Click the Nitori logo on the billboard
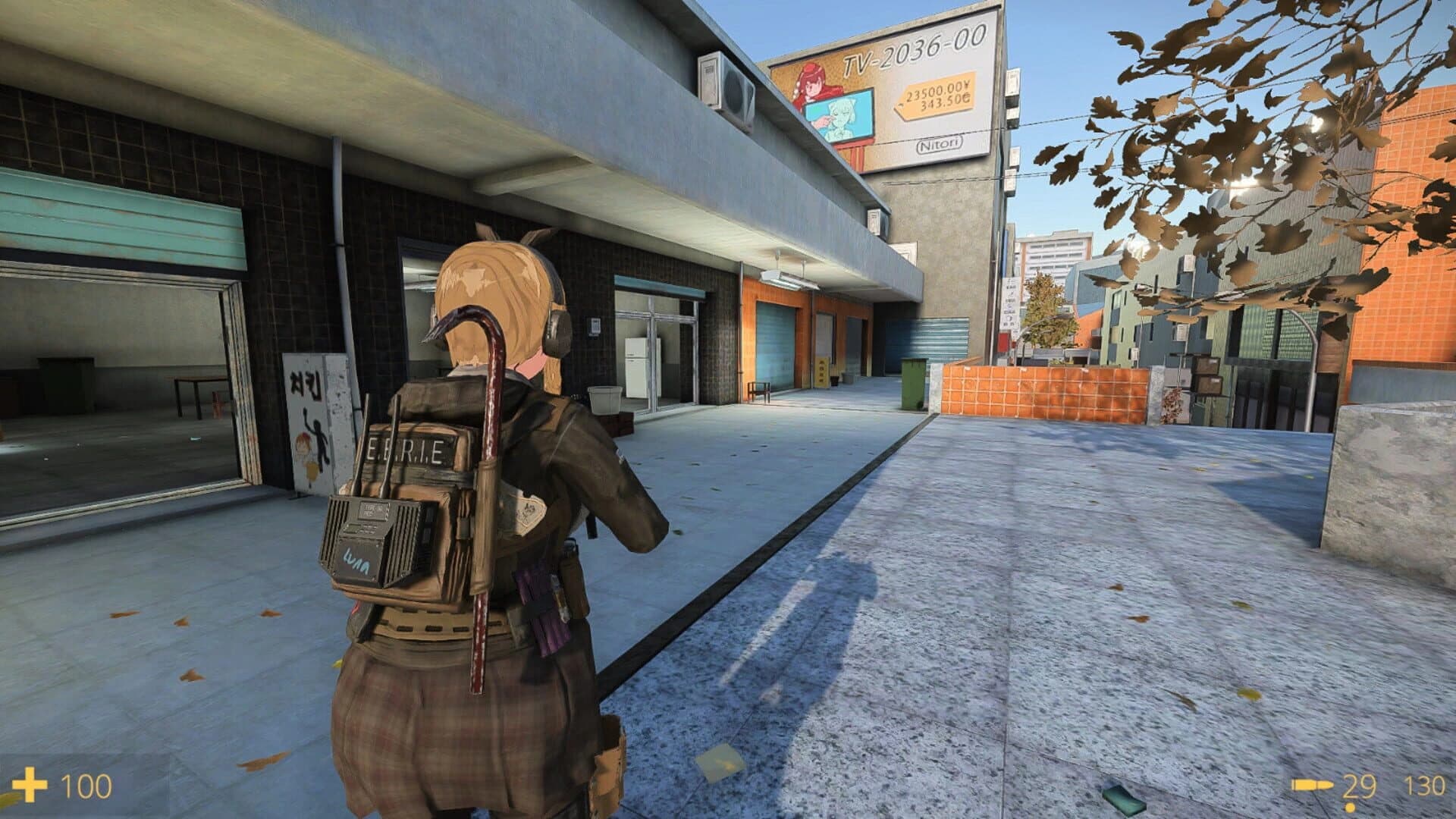This screenshot has width=1456, height=819. pyautogui.click(x=939, y=144)
